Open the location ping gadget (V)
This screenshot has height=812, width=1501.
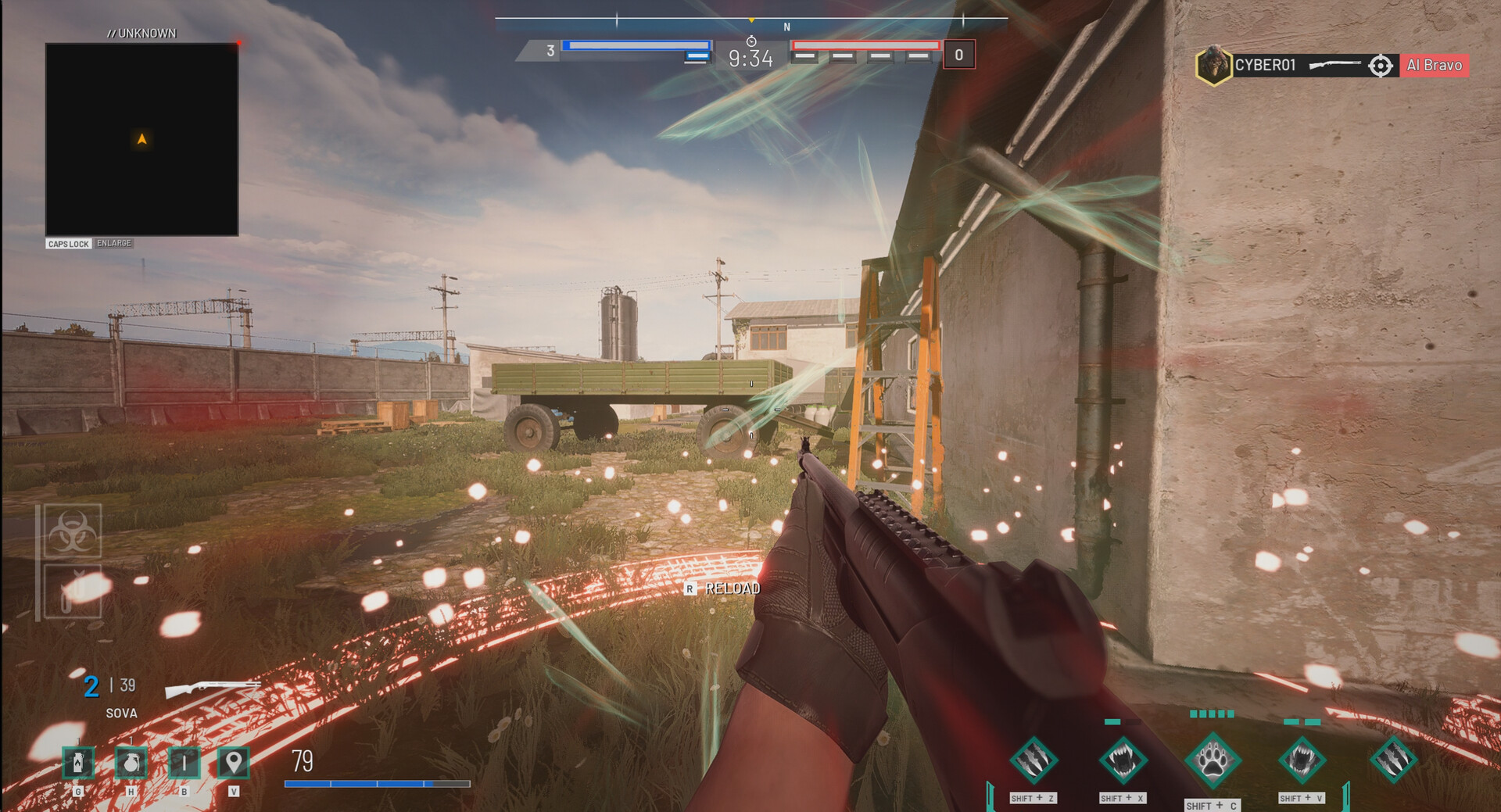[235, 764]
